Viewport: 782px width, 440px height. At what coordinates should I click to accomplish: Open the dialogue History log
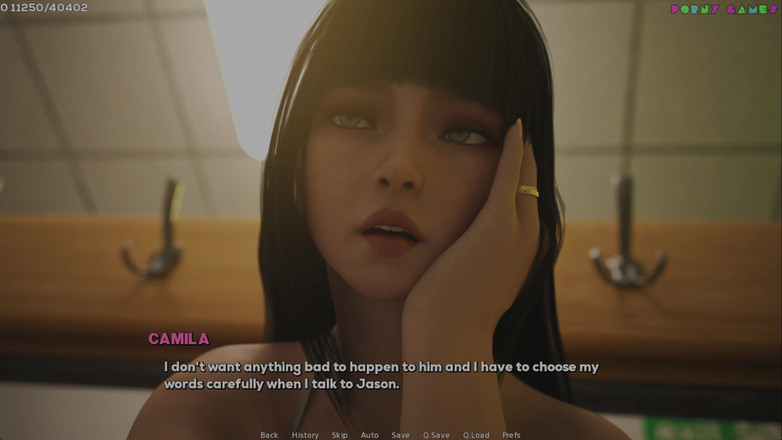(x=305, y=435)
